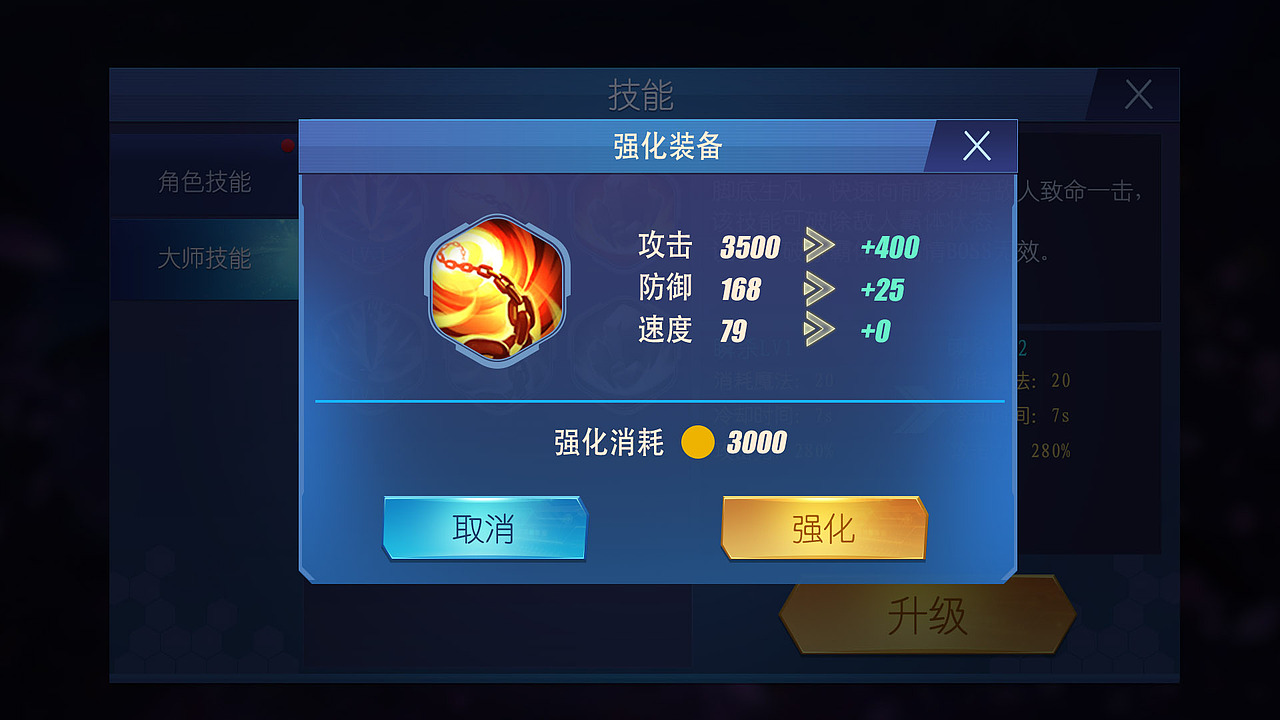1280x720 pixels.
Task: Click the chevron arrows beside 防御
Action: tap(822, 290)
